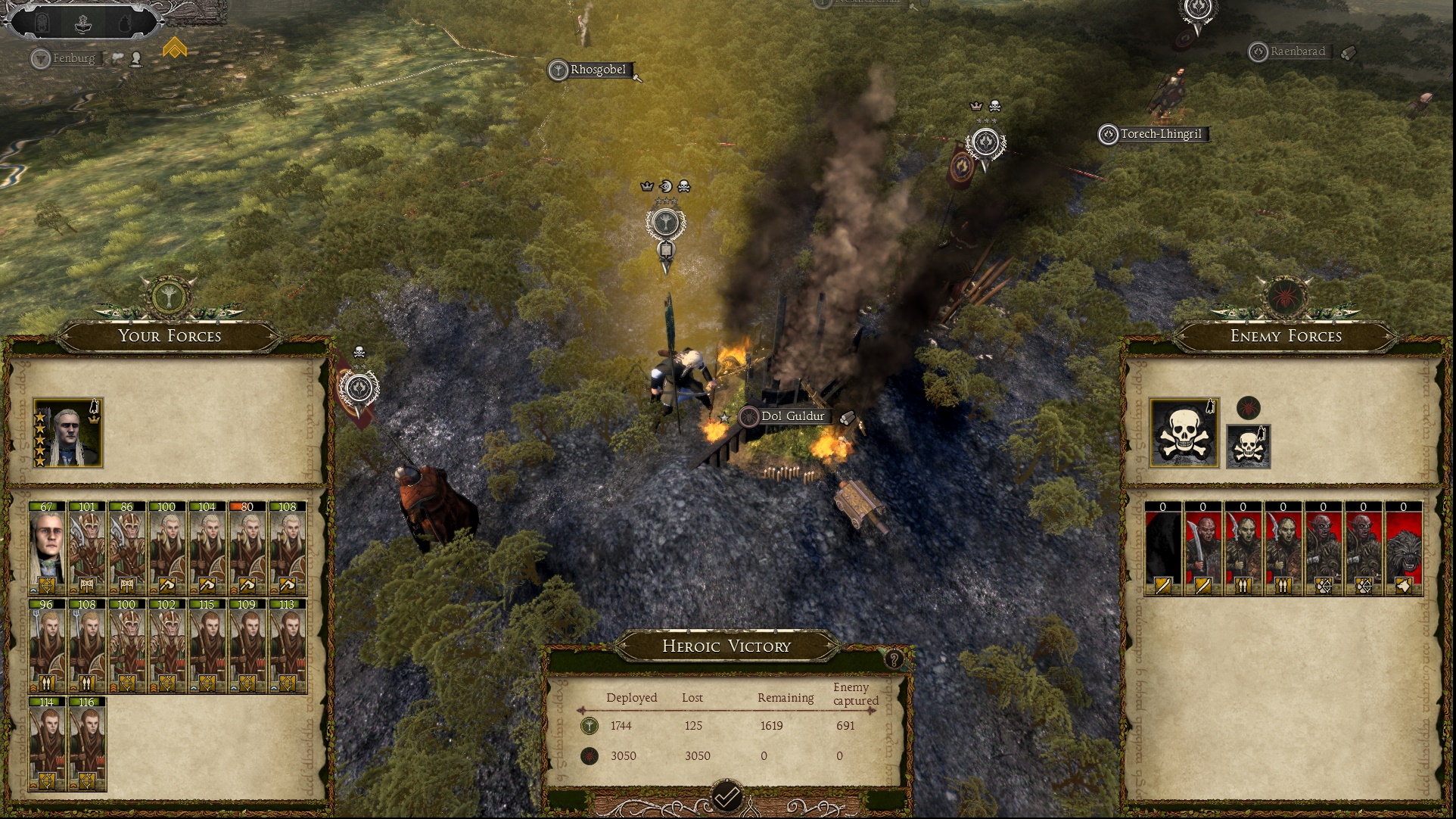Choose the unit card with 96 soldiers
Screen dimensions: 1456x819
[47, 647]
